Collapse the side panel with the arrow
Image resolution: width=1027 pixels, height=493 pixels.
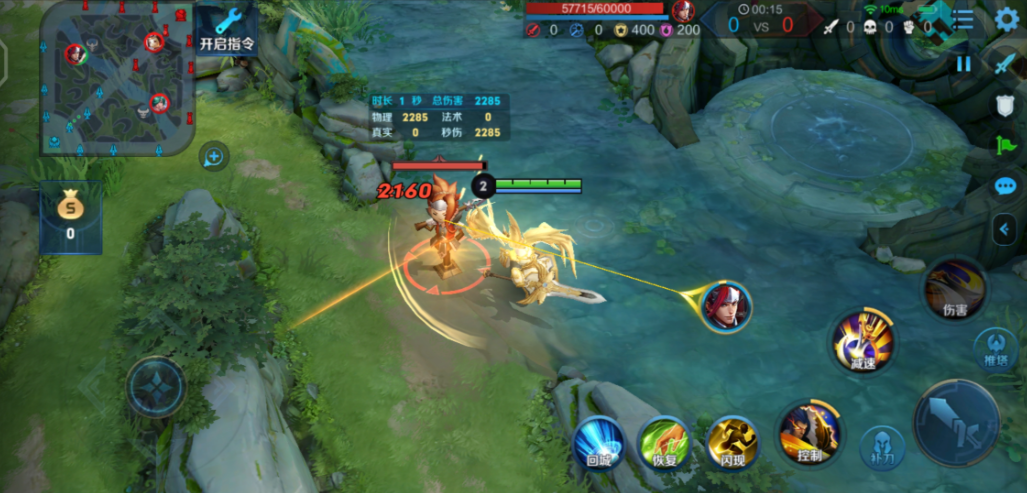coord(1004,229)
